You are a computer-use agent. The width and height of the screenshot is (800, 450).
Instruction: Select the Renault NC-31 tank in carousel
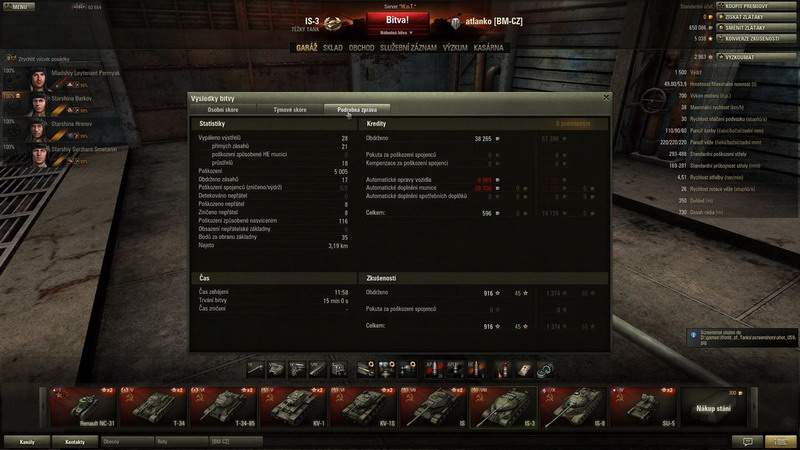(82, 406)
